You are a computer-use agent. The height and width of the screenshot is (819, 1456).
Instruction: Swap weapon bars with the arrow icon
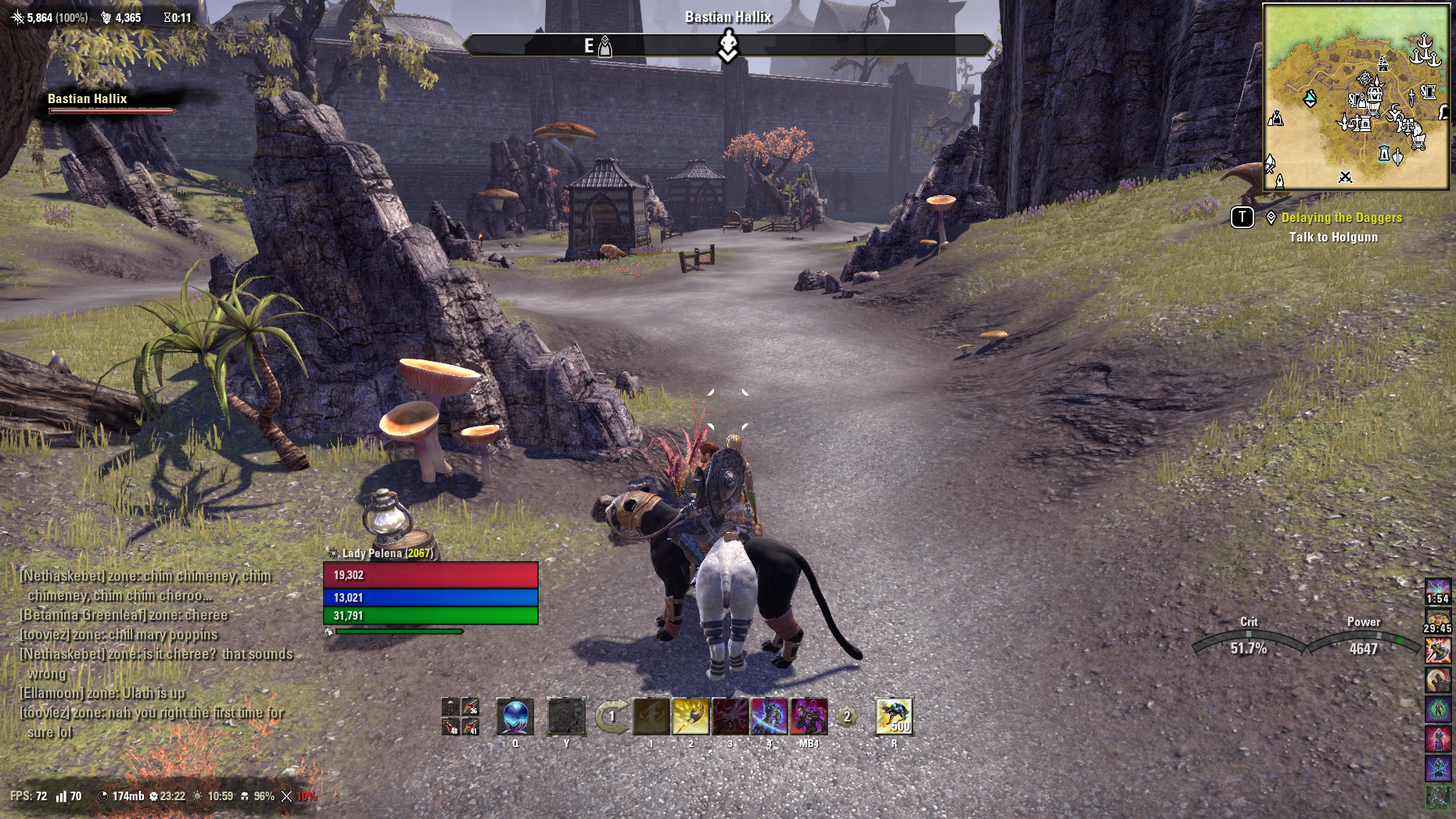(611, 717)
